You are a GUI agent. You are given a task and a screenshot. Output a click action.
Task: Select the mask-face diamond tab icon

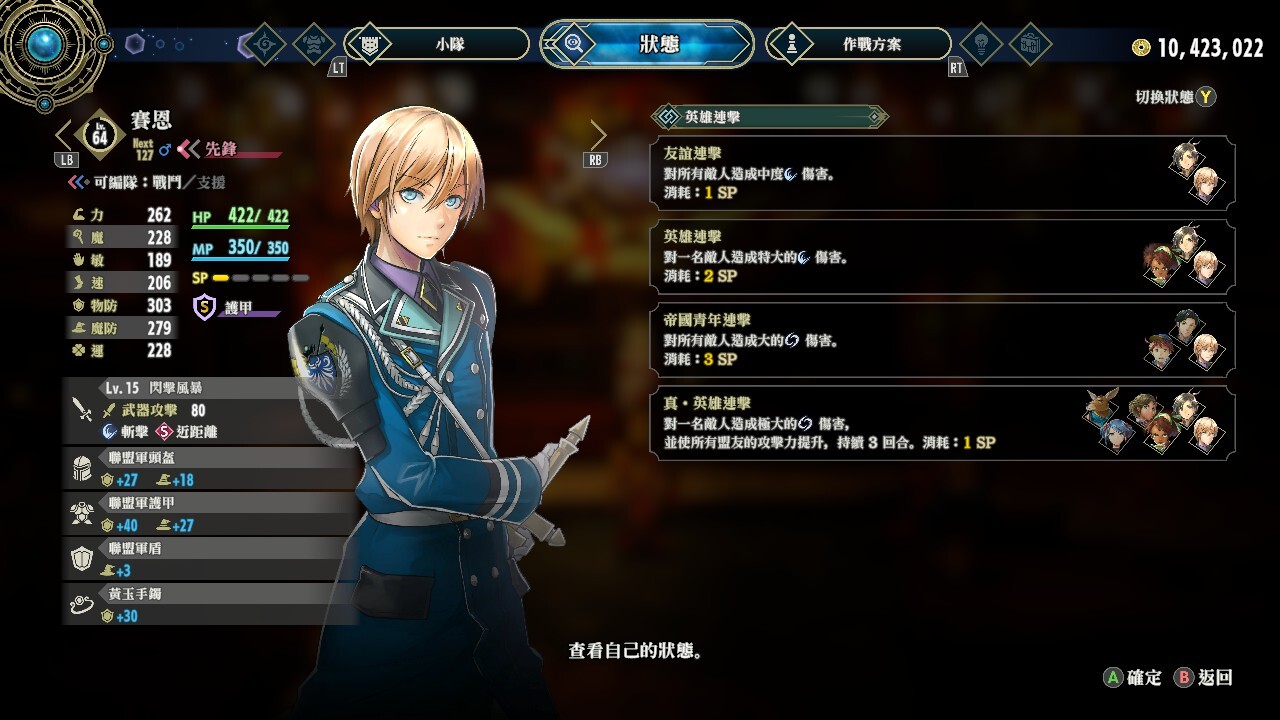317,44
